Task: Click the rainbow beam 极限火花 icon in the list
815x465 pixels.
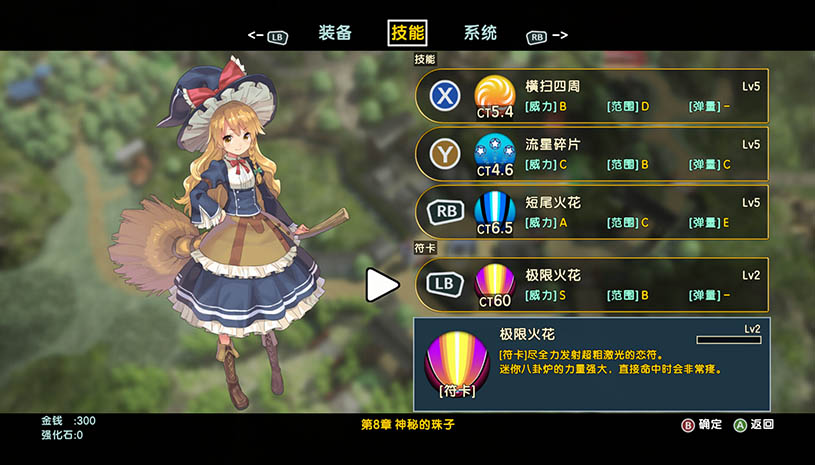Action: [495, 280]
